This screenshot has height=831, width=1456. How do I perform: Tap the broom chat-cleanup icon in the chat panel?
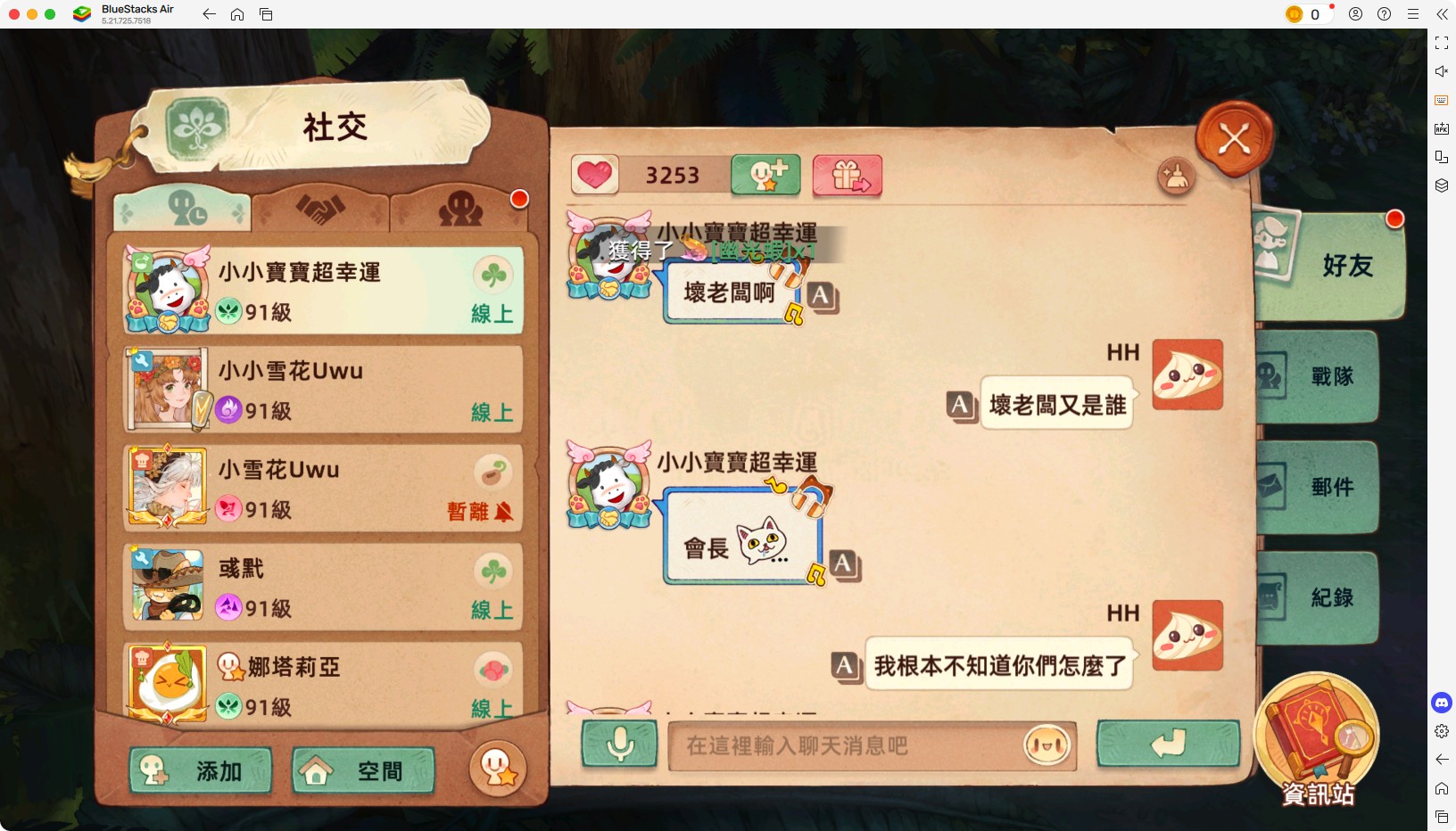coord(1176,177)
